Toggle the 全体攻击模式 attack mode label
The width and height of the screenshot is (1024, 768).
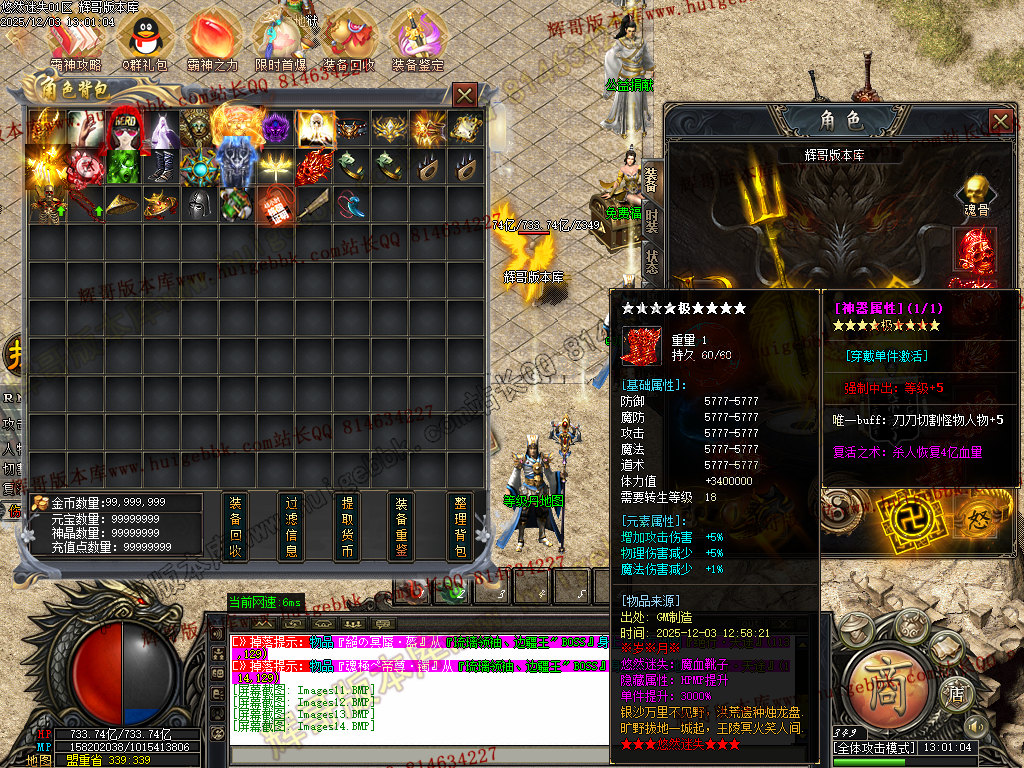(x=875, y=748)
